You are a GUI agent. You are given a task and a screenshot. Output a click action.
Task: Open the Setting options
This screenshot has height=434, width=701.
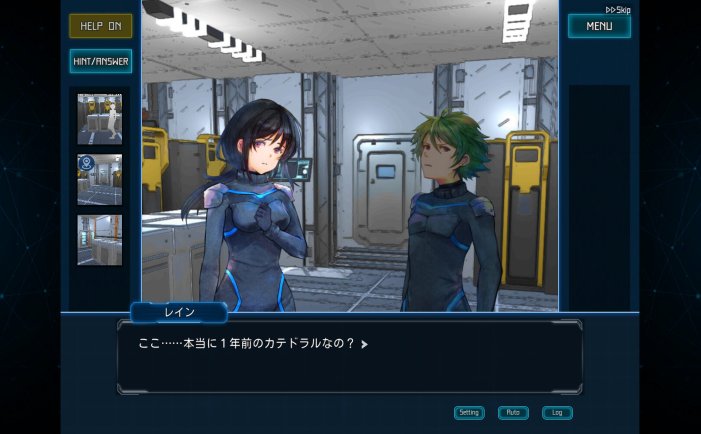469,412
